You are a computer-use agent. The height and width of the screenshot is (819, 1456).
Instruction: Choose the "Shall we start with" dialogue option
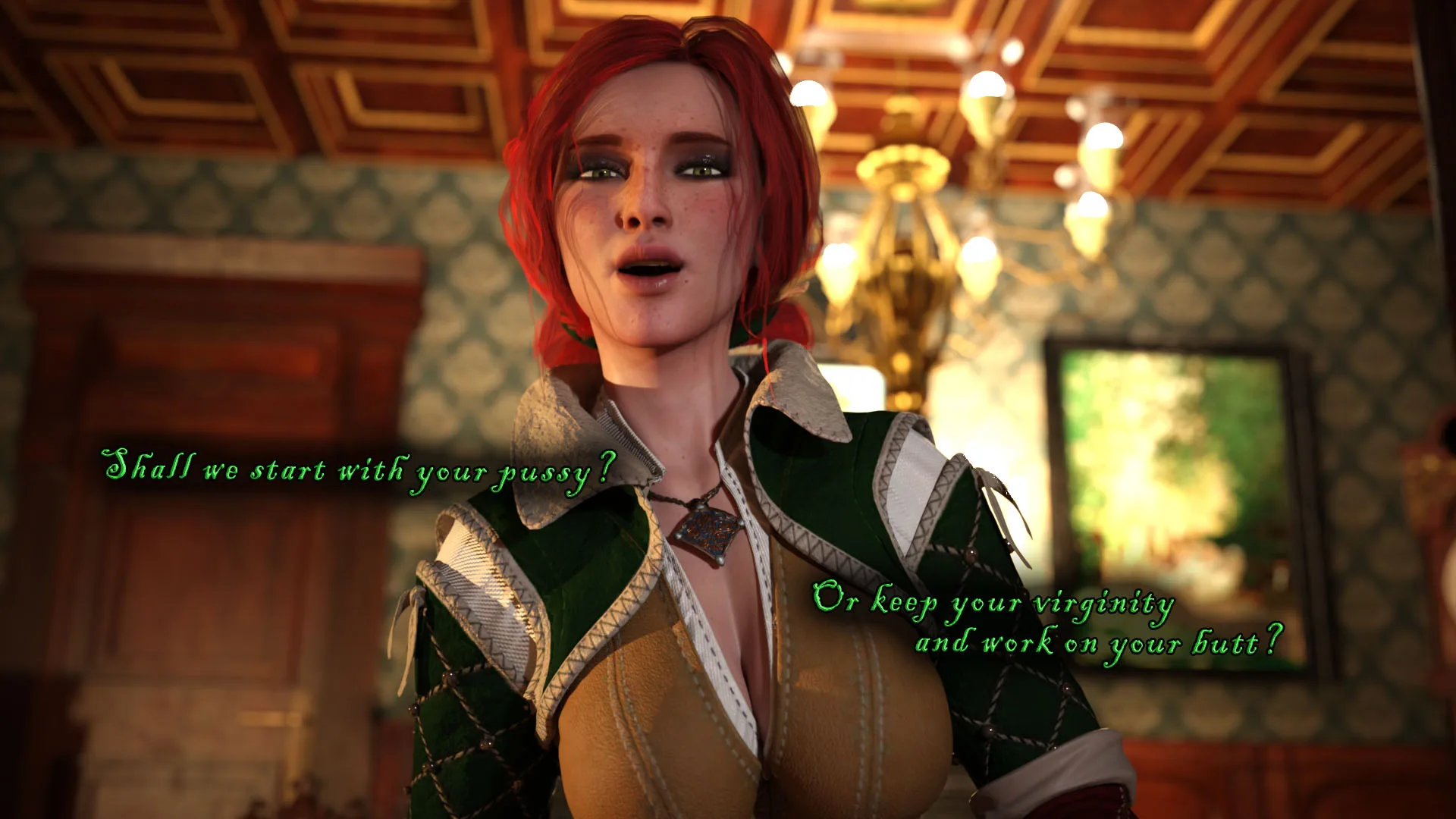click(x=358, y=470)
